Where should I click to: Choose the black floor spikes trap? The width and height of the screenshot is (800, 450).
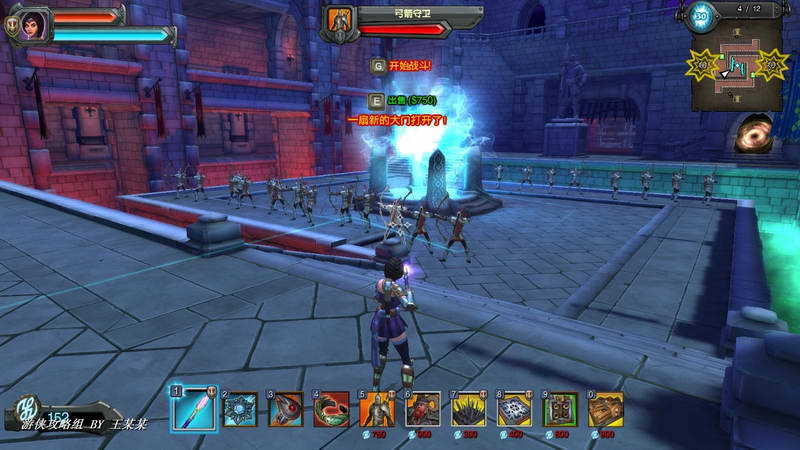tap(469, 409)
